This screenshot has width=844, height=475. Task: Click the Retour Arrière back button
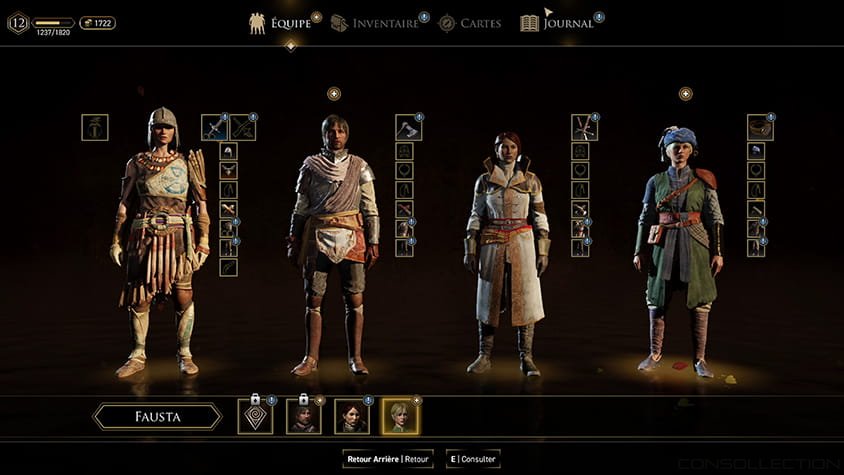pyautogui.click(x=388, y=459)
